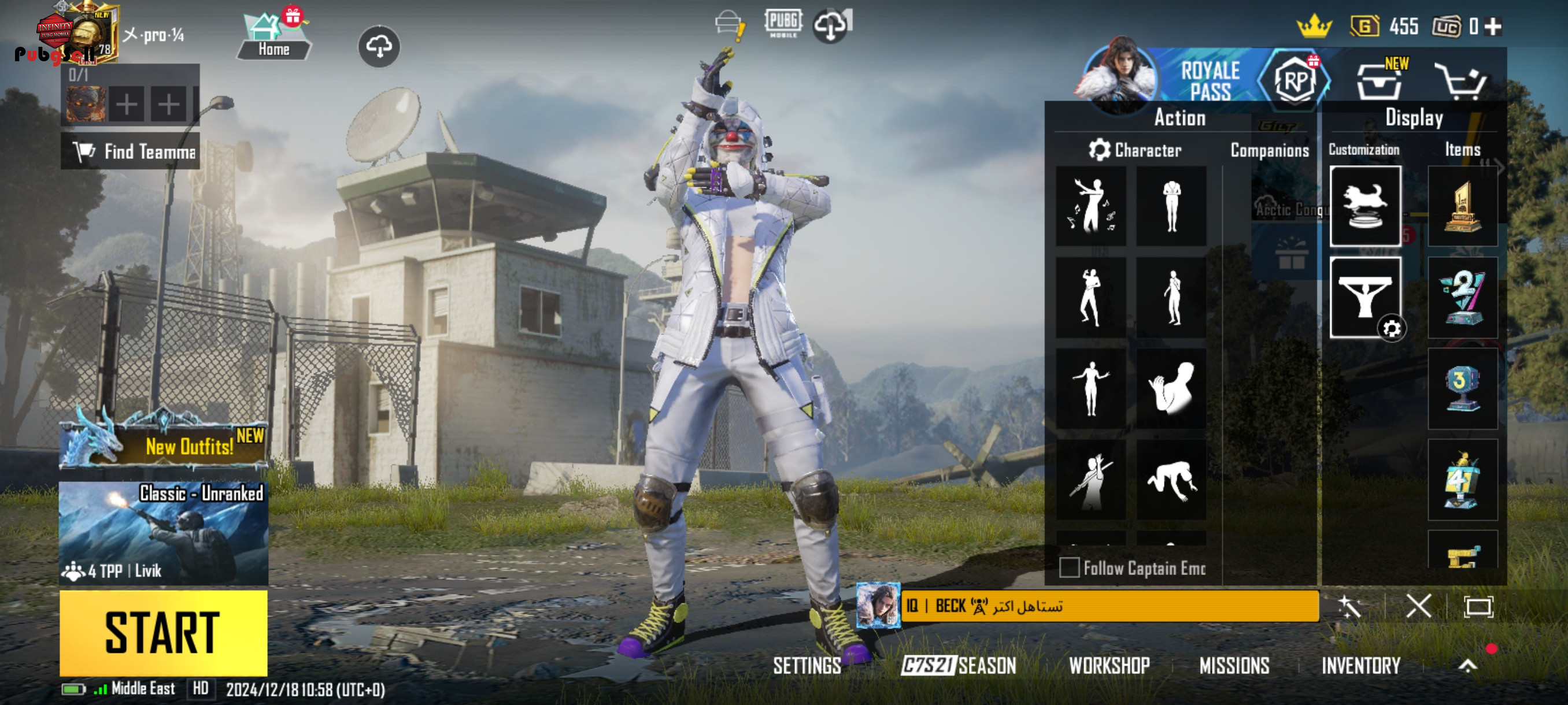Toggle Follow Captain Emote checkbox
The image size is (1568, 705).
1070,567
